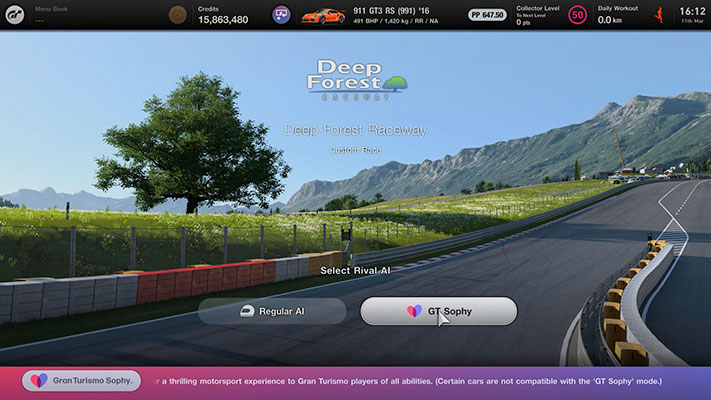Select the orange 911 GT3 RS car thumbnail
The width and height of the screenshot is (711, 400).
[322, 15]
